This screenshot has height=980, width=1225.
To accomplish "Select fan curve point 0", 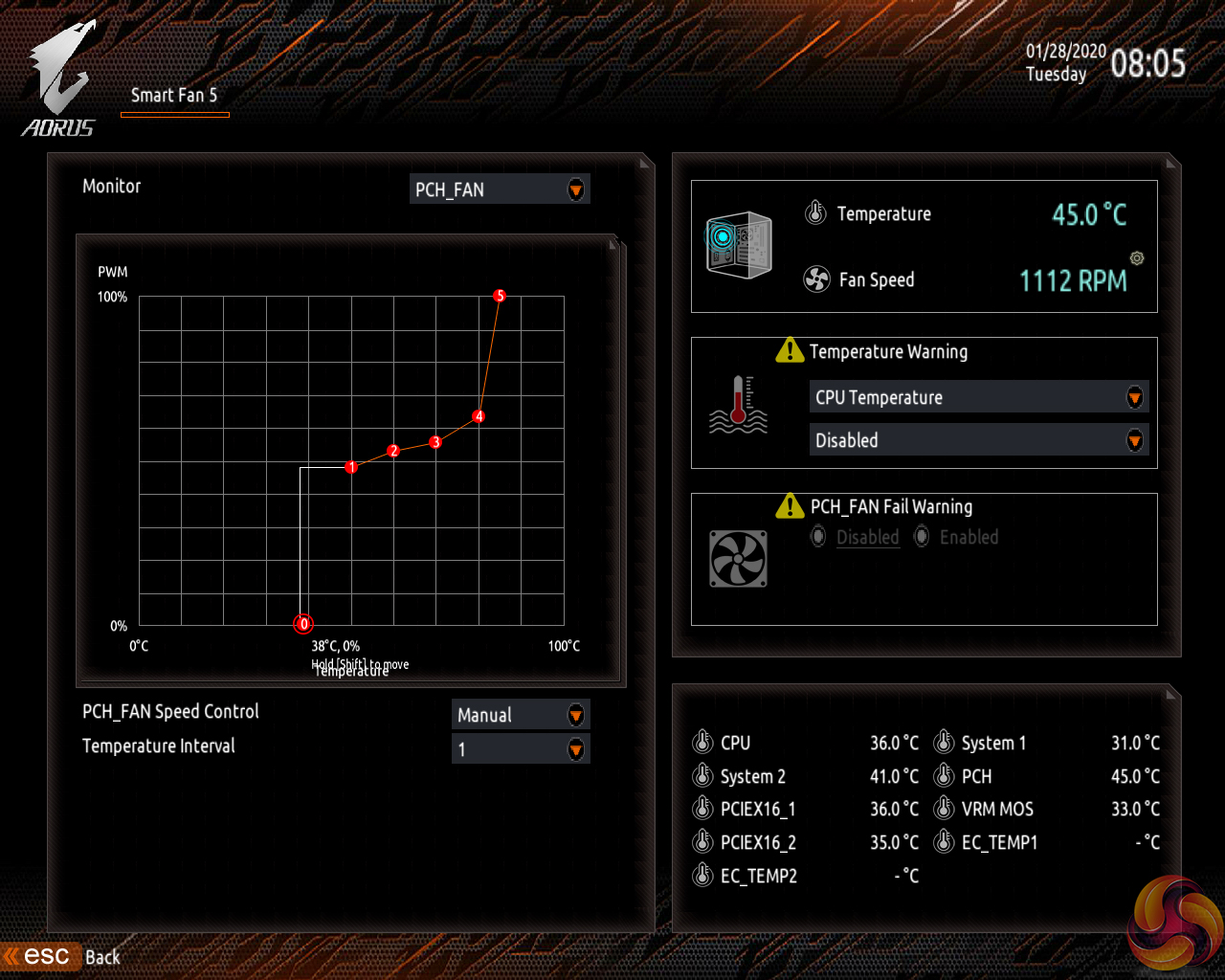I will 303,624.
